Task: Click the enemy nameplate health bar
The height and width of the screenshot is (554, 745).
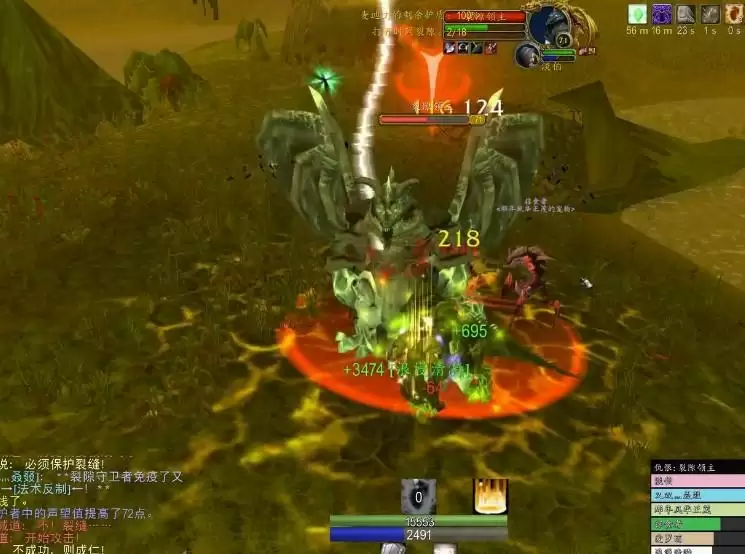Action: coord(424,120)
